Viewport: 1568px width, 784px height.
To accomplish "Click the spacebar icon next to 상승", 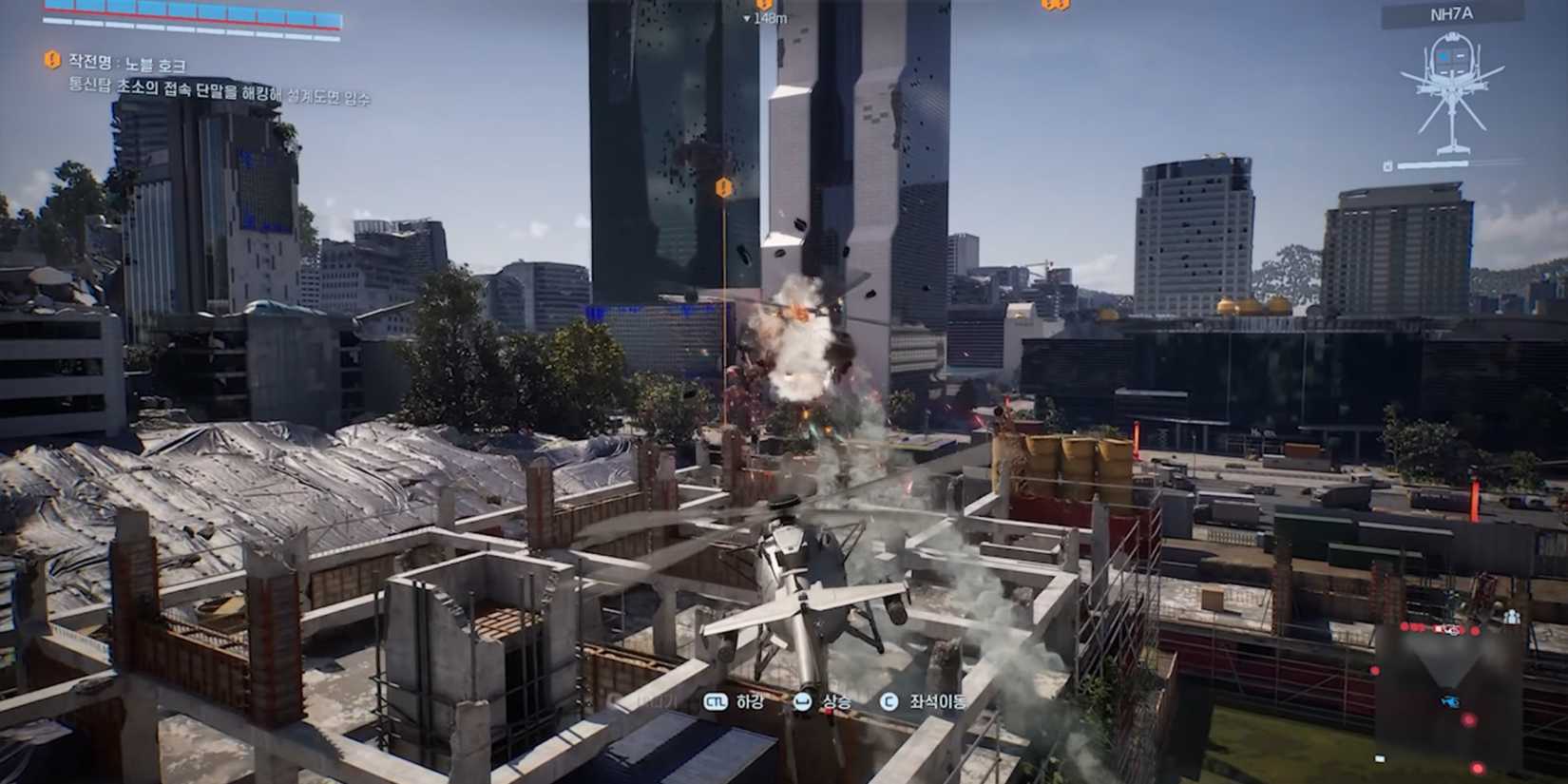I will (x=802, y=701).
